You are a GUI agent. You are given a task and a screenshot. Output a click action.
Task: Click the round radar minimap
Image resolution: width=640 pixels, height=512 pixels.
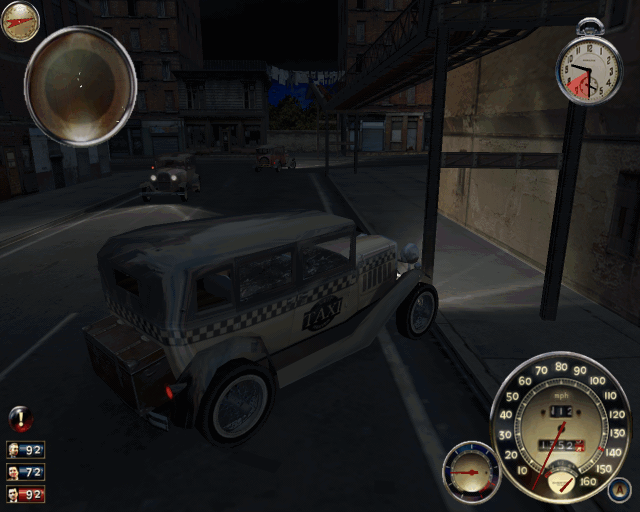[x=80, y=85]
